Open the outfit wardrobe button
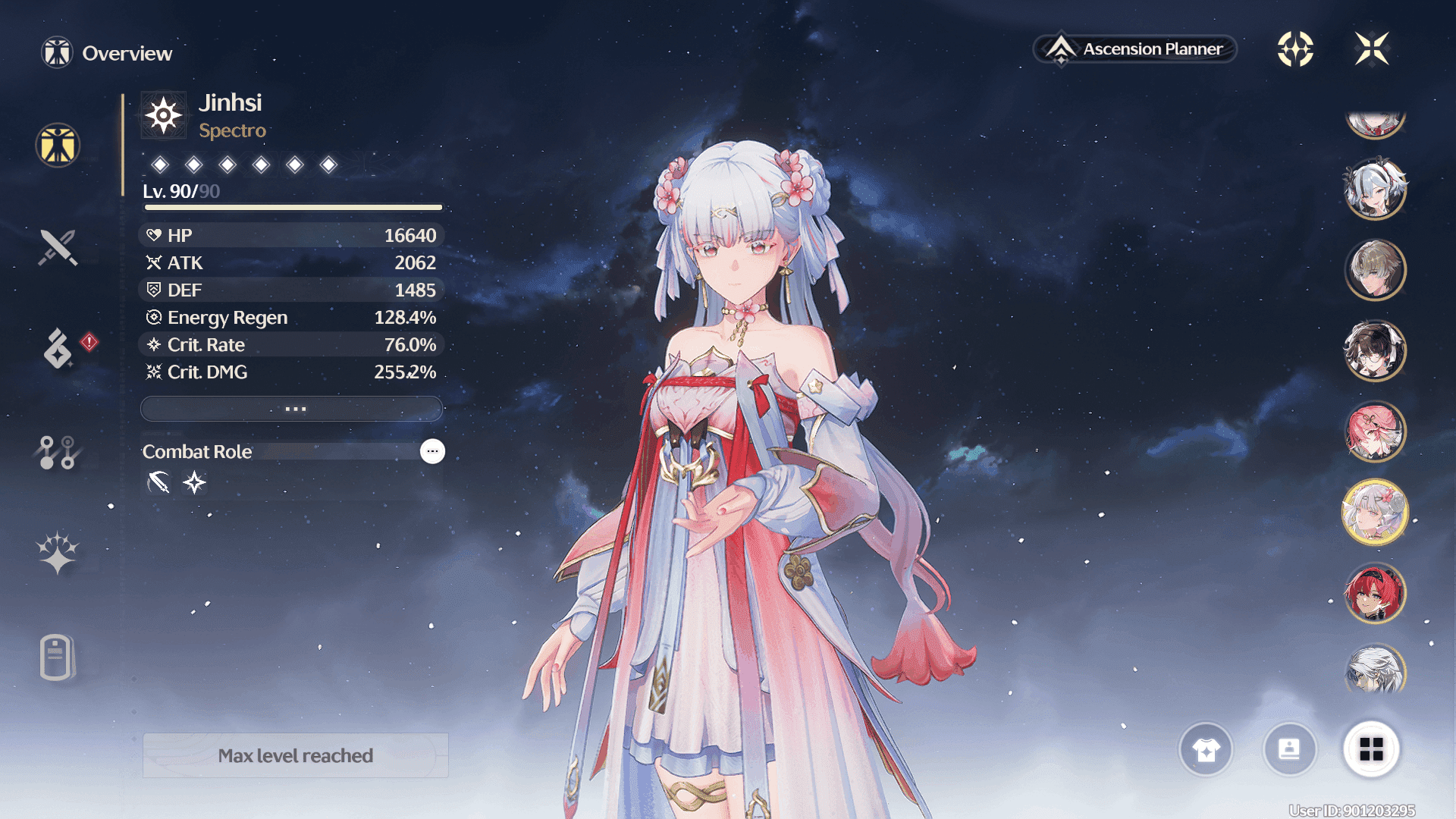Viewport: 1456px width, 819px height. click(x=1206, y=749)
